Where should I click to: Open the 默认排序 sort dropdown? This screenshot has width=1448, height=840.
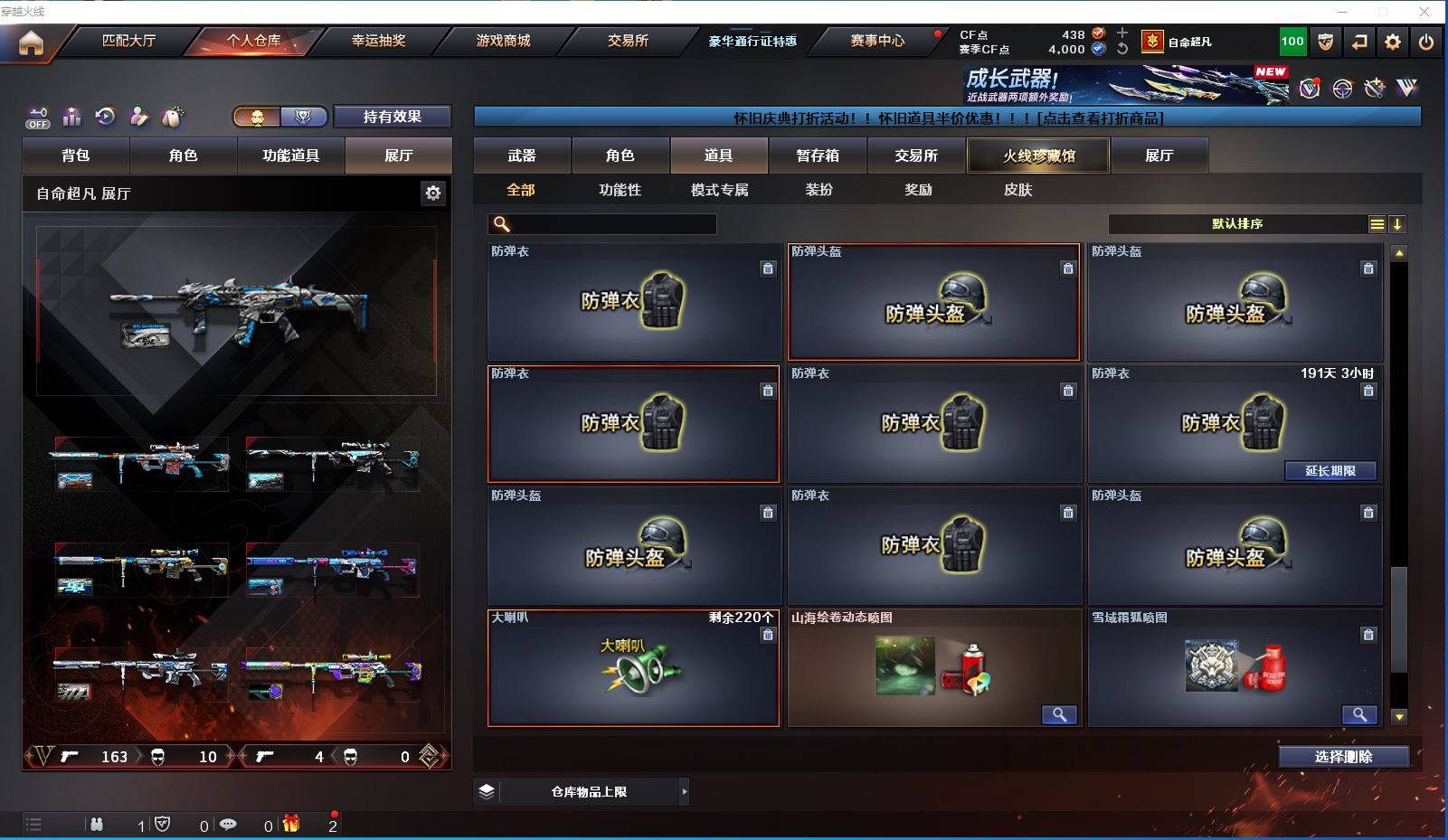coord(1237,224)
